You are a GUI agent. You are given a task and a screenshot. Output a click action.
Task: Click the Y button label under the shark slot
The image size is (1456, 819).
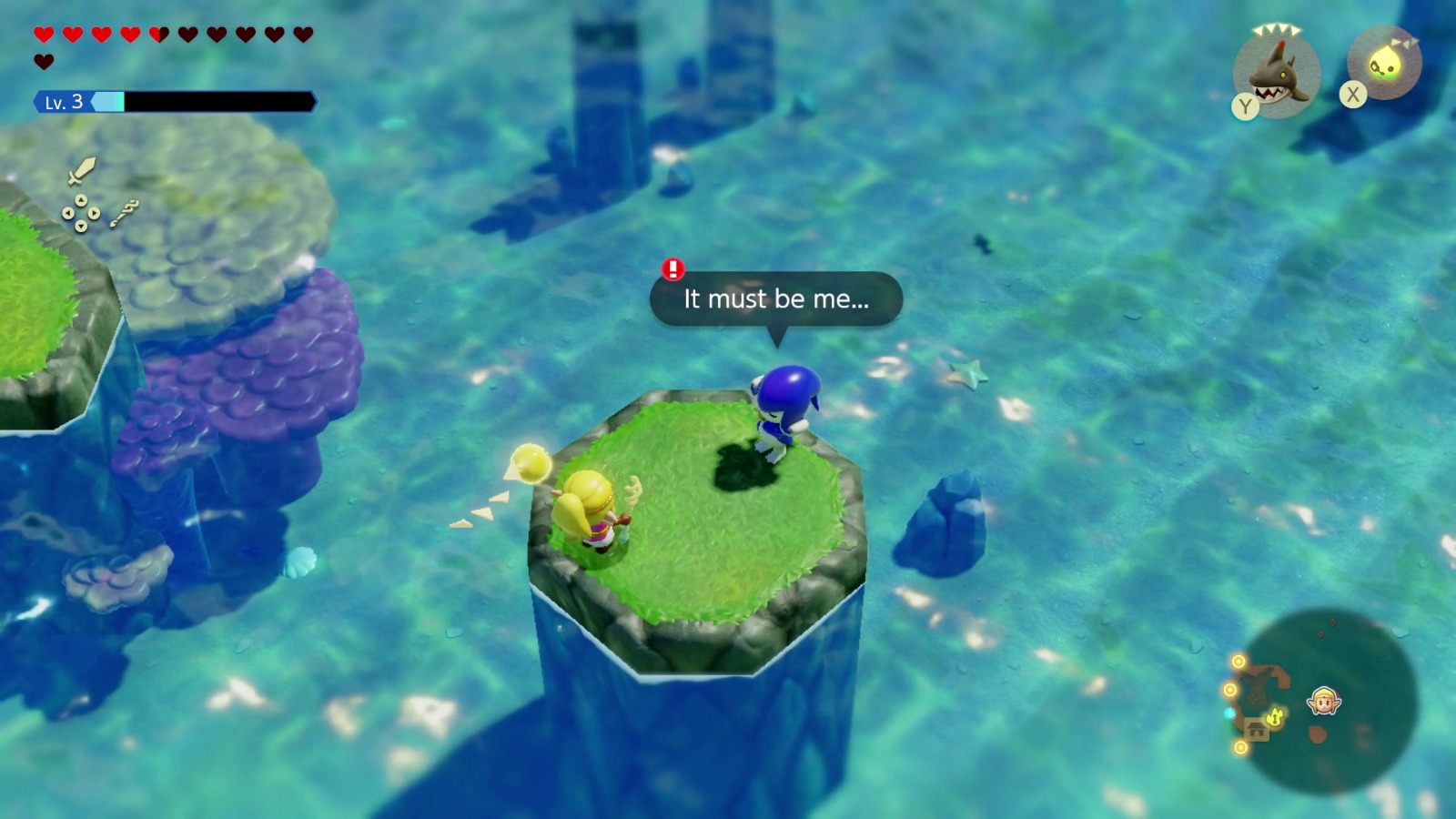(1243, 106)
